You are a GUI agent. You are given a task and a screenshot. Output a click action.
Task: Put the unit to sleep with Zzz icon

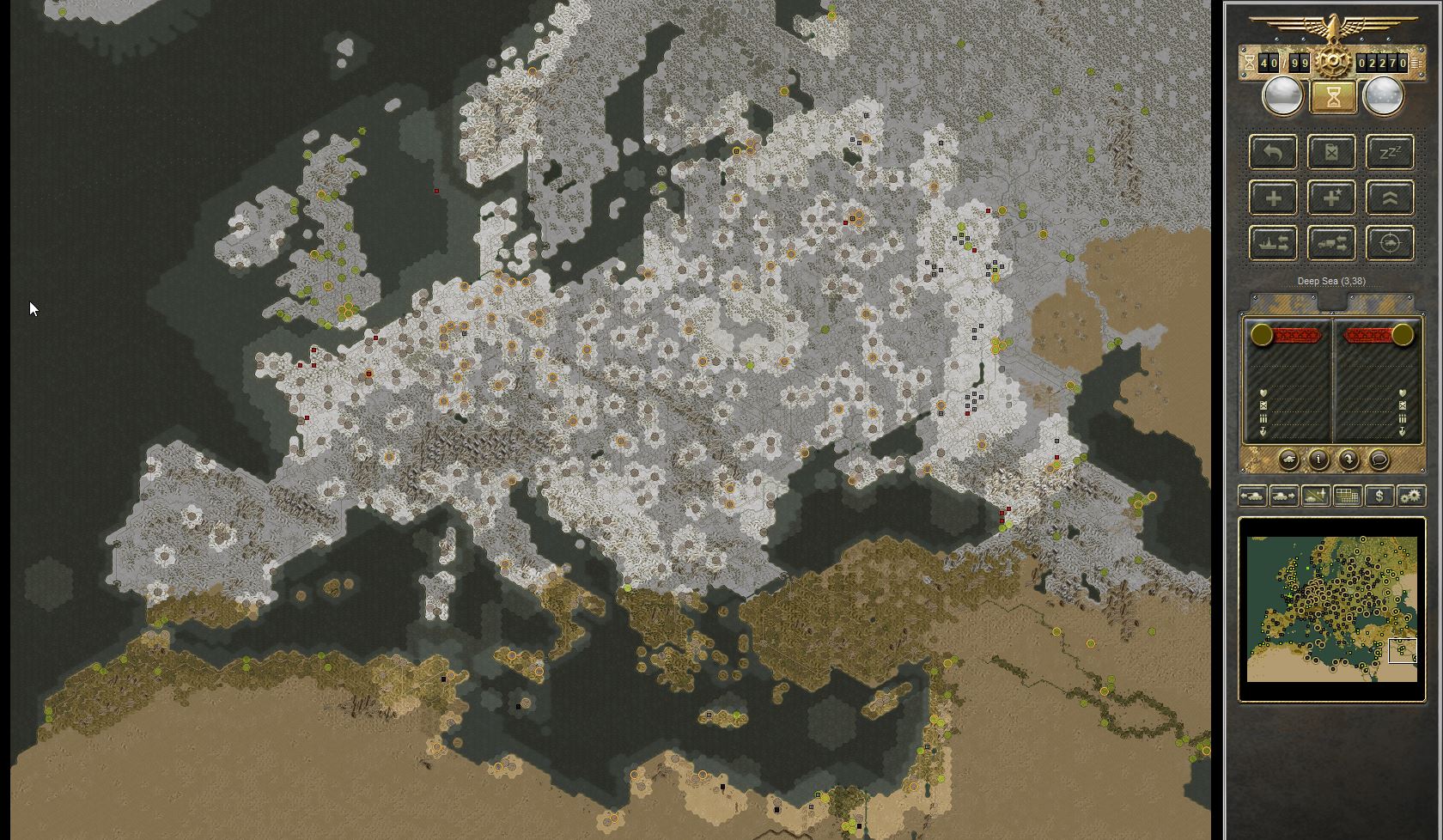click(x=1391, y=152)
